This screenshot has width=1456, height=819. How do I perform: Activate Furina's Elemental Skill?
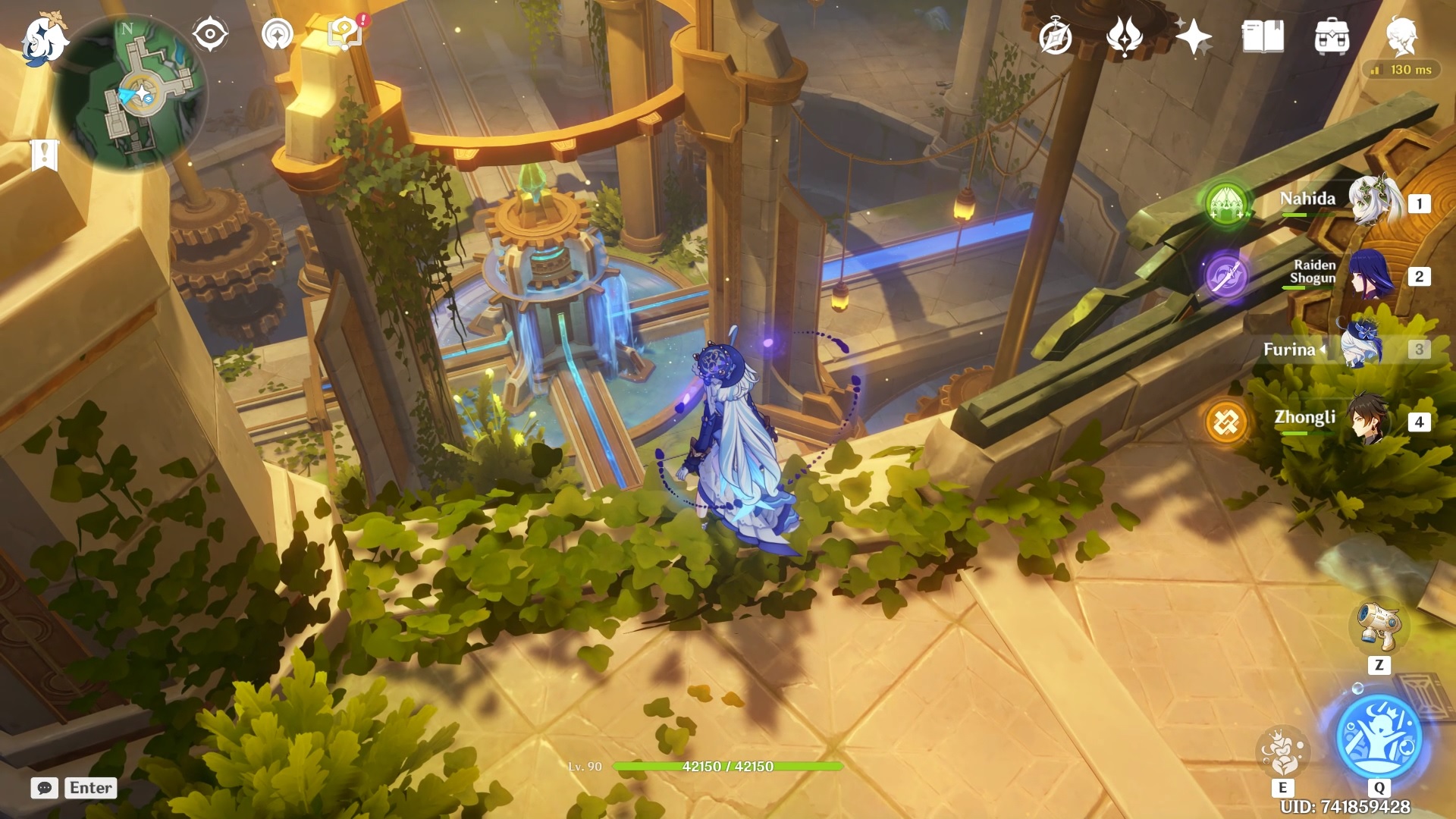point(1282,751)
